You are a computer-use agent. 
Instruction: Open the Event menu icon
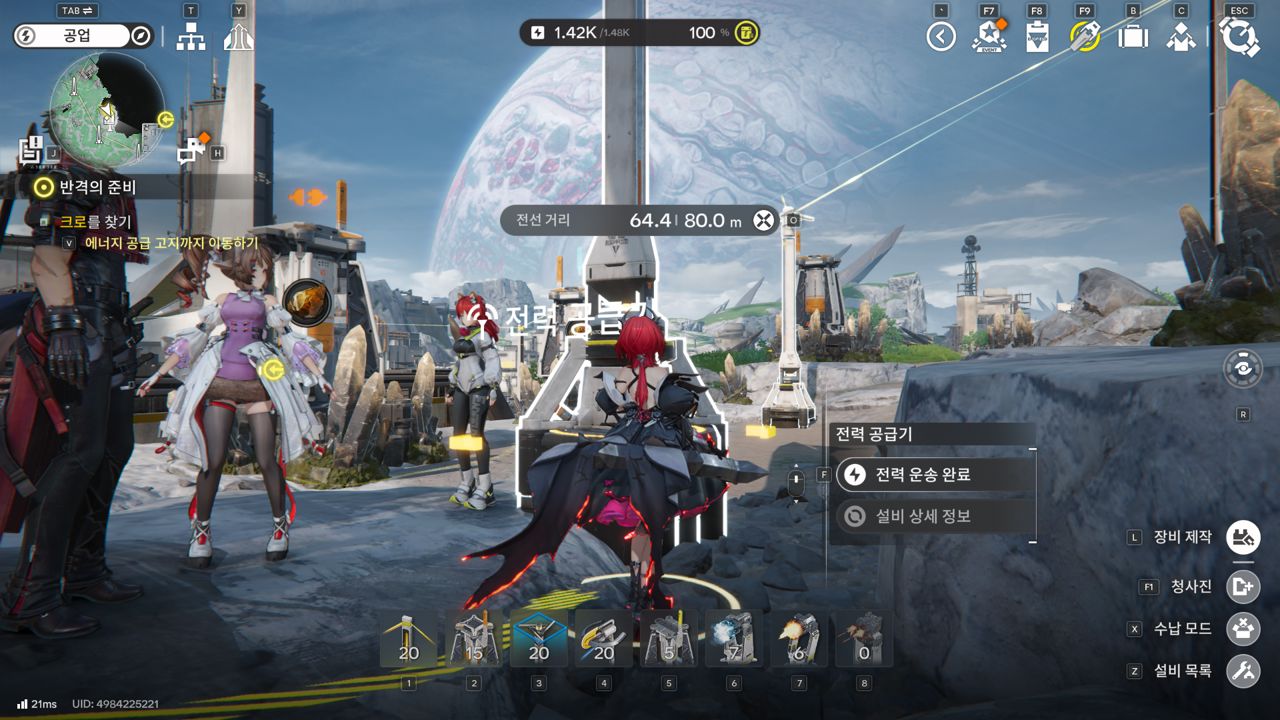(988, 37)
